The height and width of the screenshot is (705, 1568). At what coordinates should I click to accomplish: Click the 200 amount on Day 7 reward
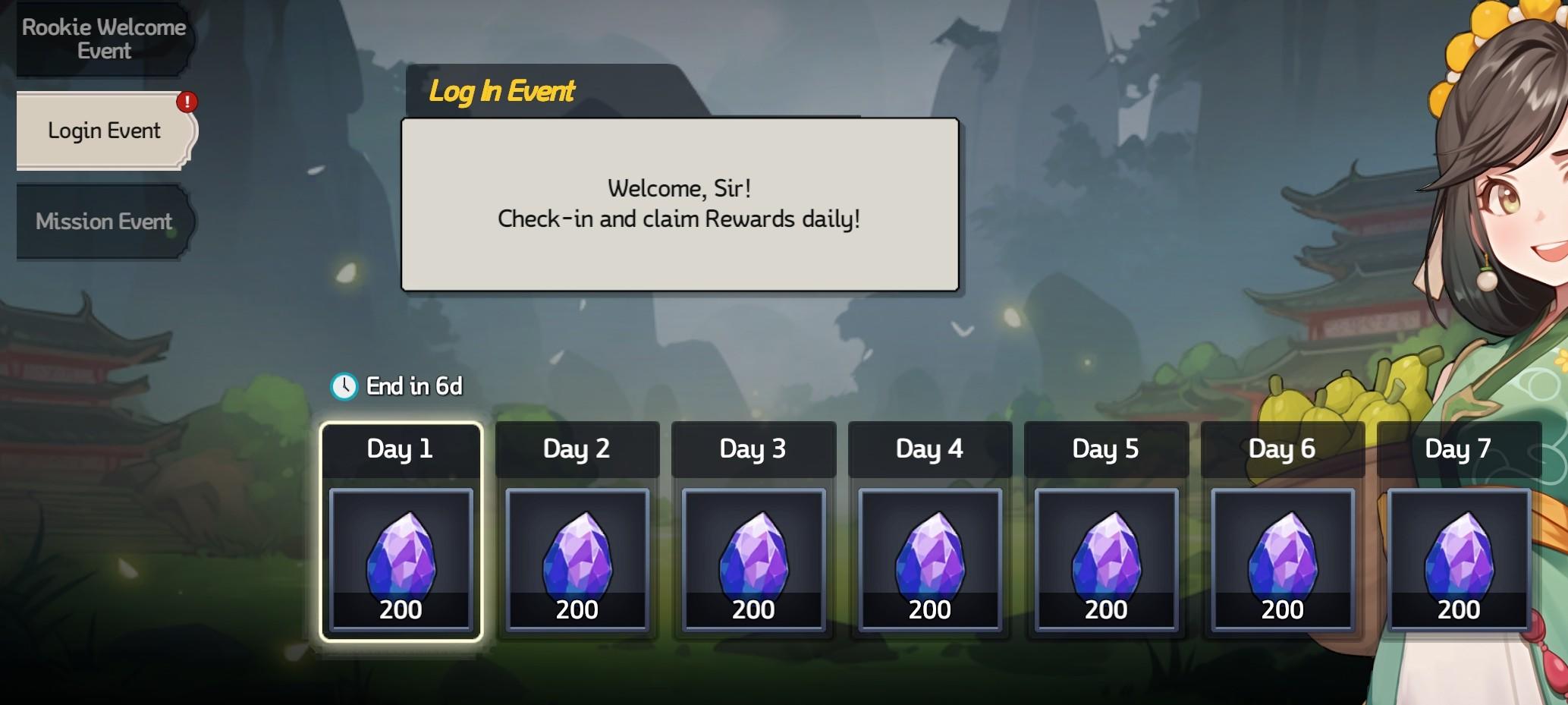point(1459,609)
